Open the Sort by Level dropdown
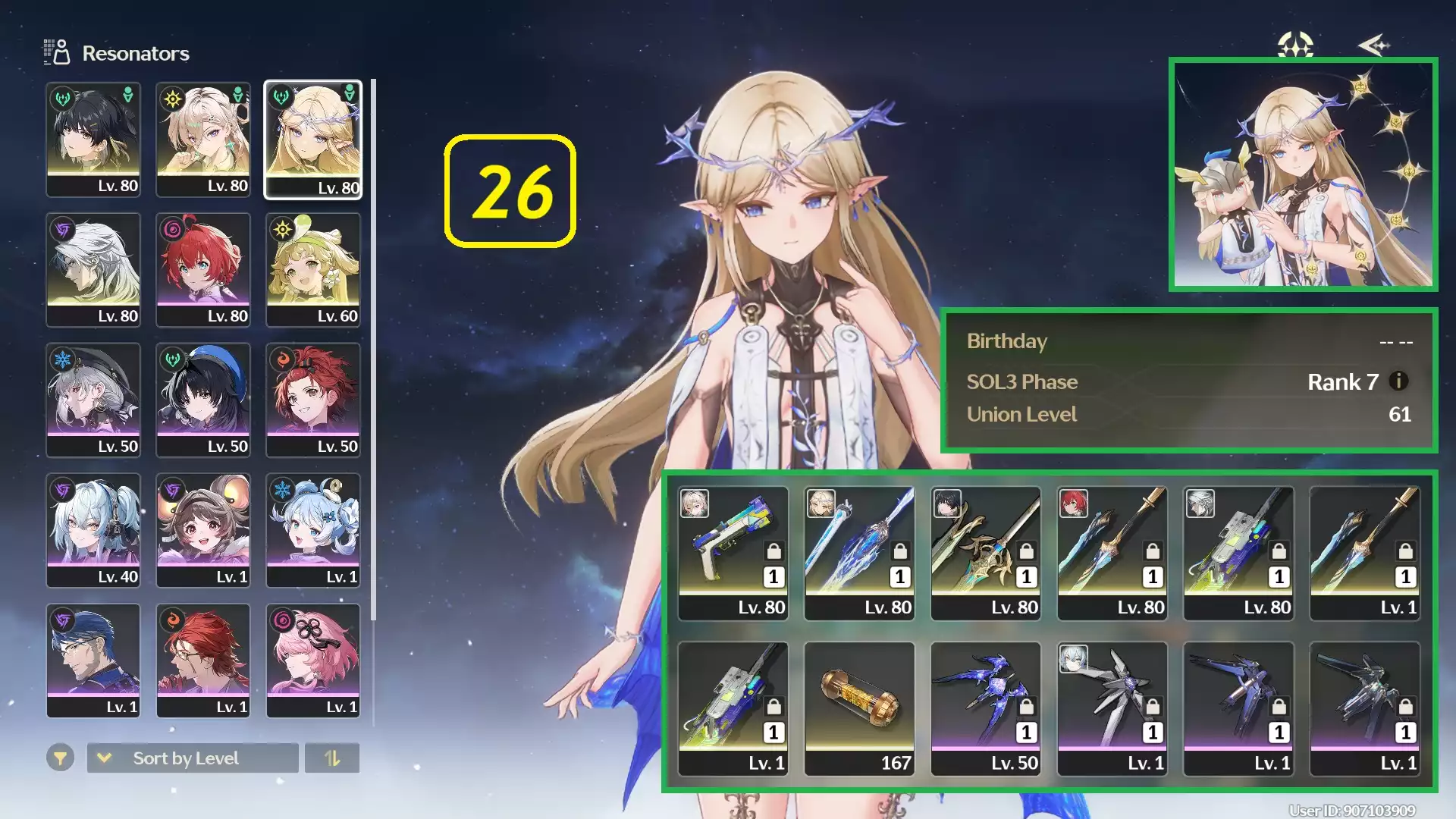This screenshot has height=819, width=1456. pos(193,758)
